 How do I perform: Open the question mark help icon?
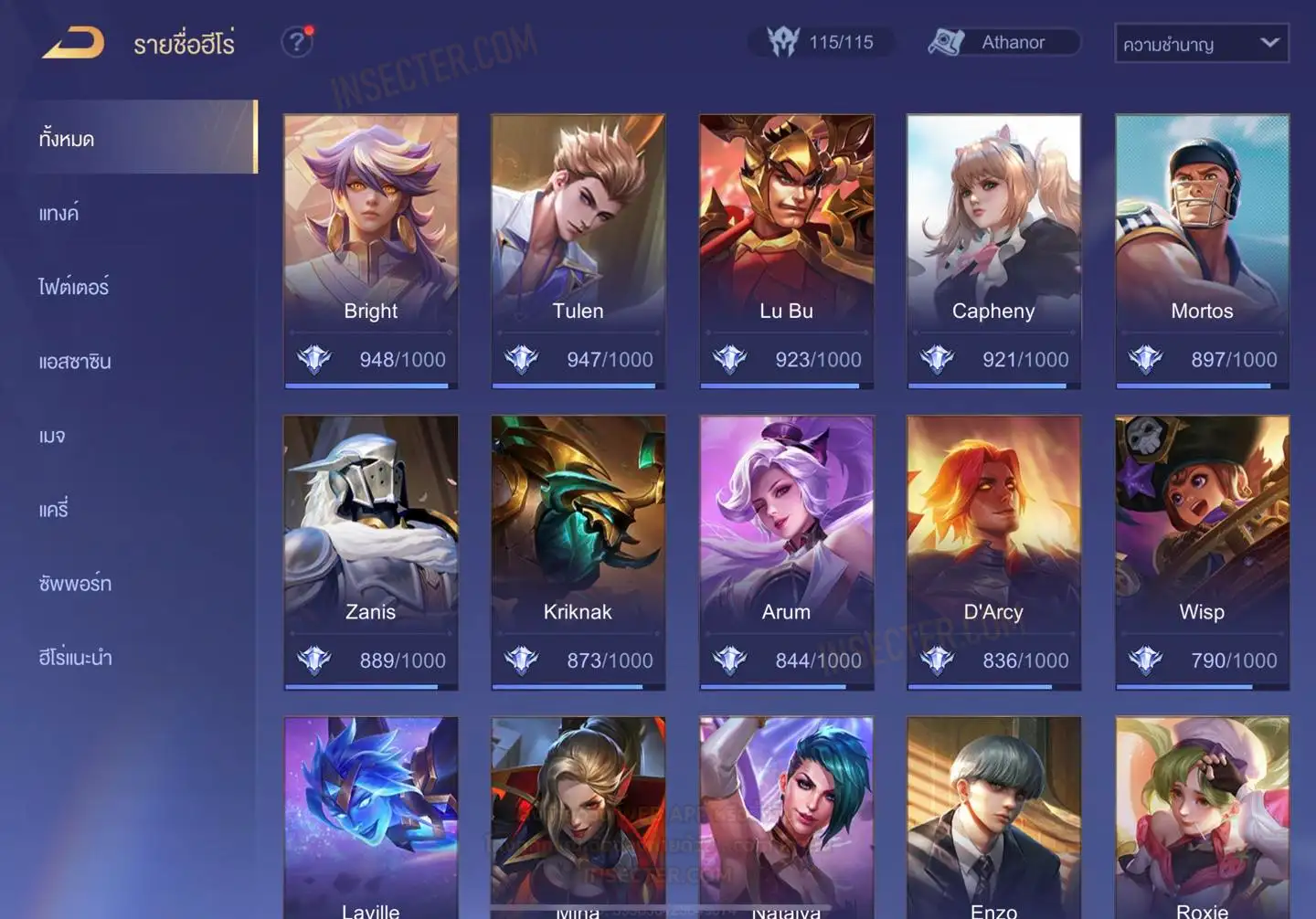pyautogui.click(x=296, y=42)
